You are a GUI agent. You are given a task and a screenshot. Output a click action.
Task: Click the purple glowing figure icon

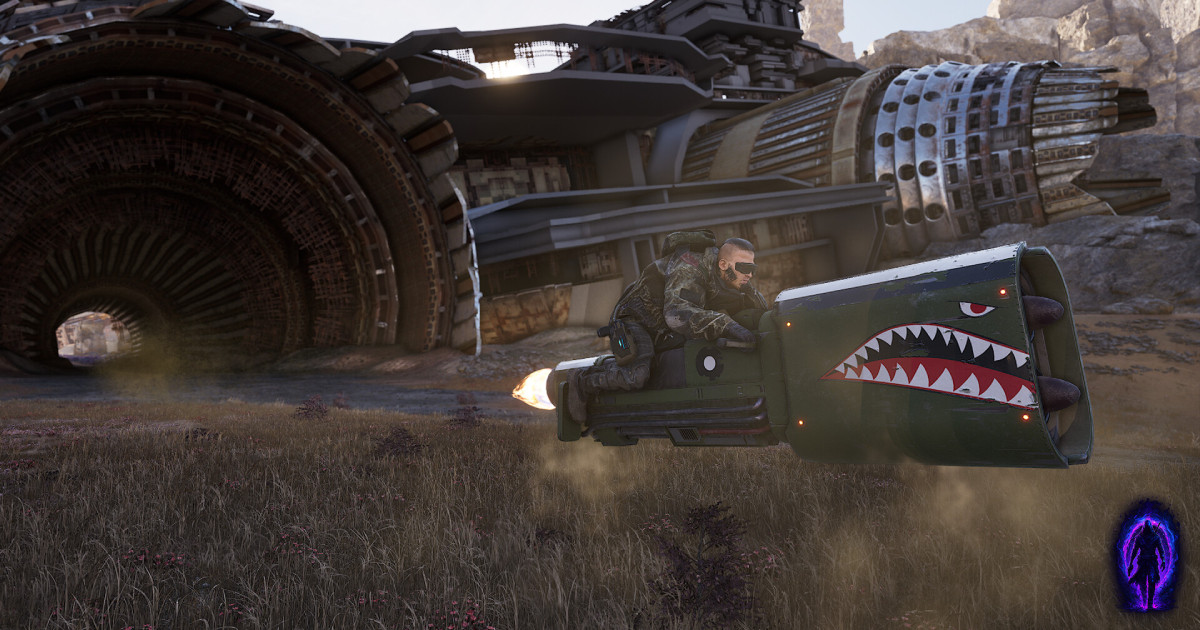click(1146, 555)
